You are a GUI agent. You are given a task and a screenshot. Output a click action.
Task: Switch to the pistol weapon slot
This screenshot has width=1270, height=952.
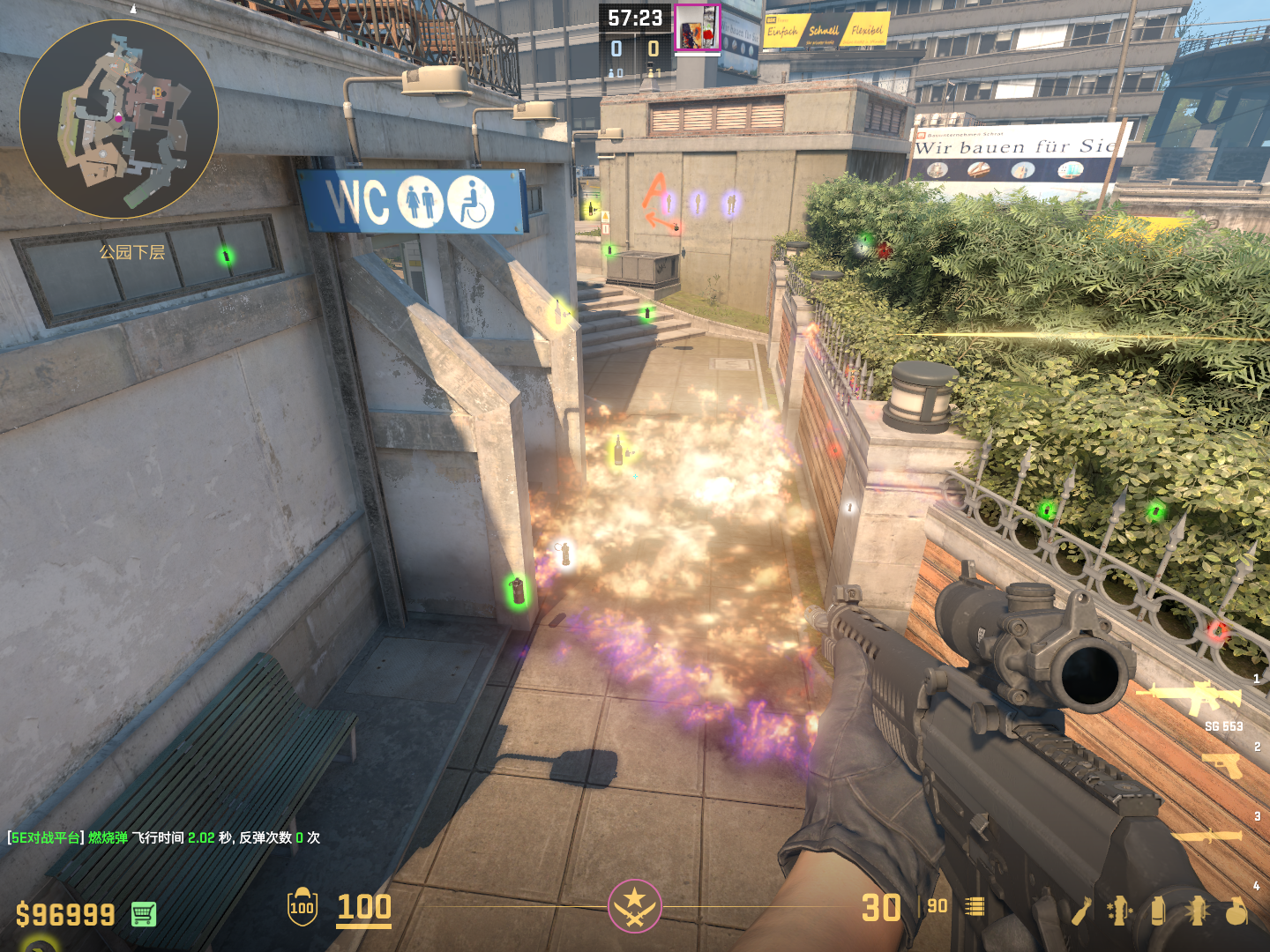[x=1222, y=765]
